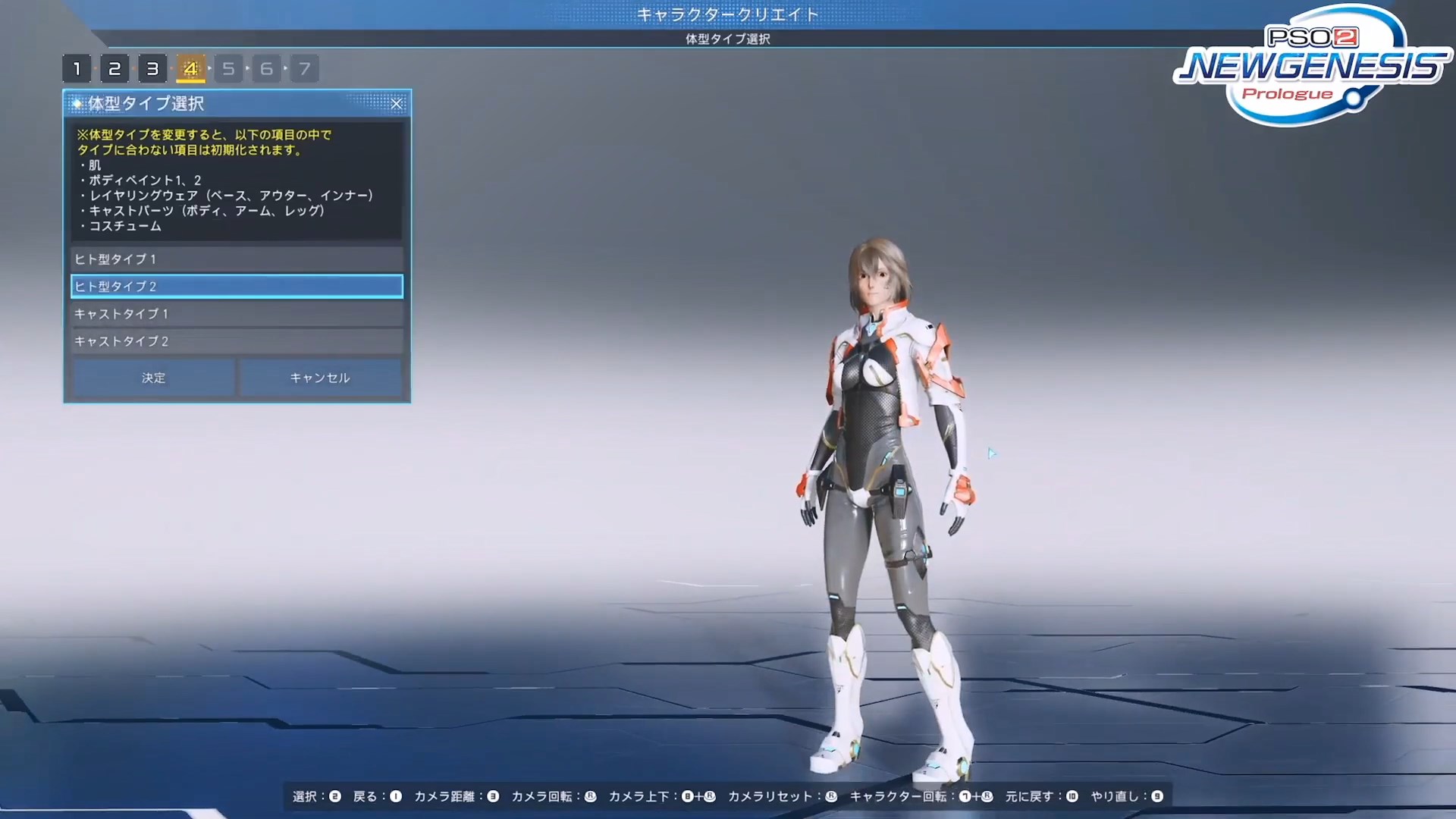This screenshot has height=819, width=1456.
Task: Go to creation step 1
Action: tap(77, 69)
